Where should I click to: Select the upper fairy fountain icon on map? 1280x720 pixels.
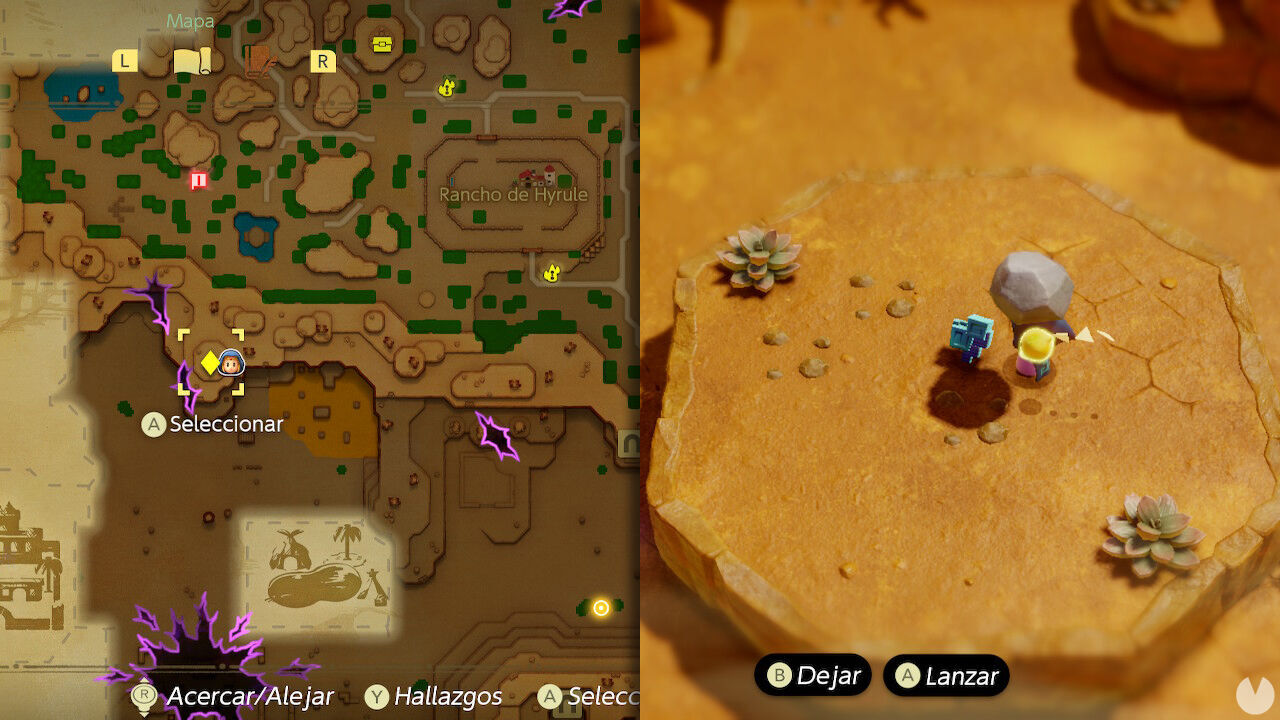point(446,88)
